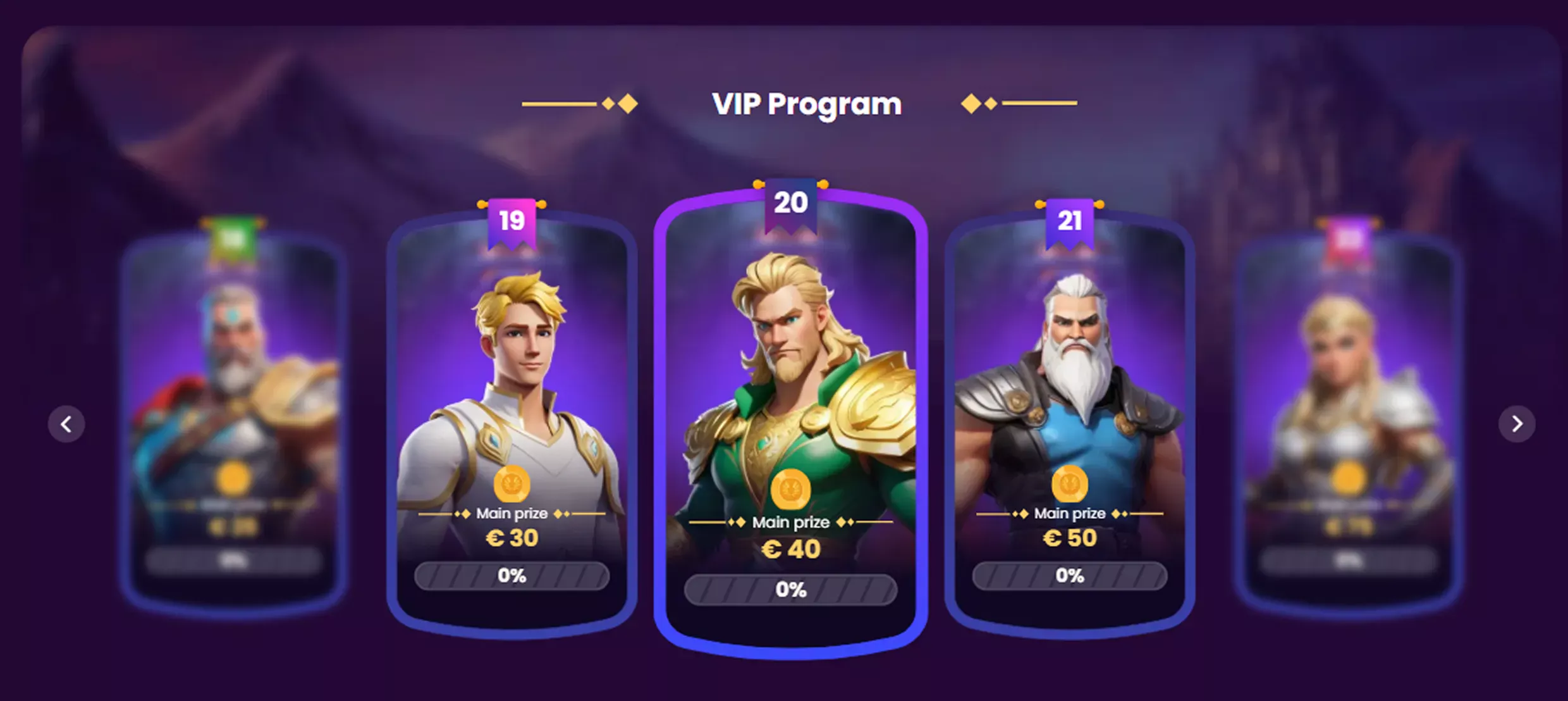Show the previous VIP level card
1568x701 pixels.
pos(66,424)
